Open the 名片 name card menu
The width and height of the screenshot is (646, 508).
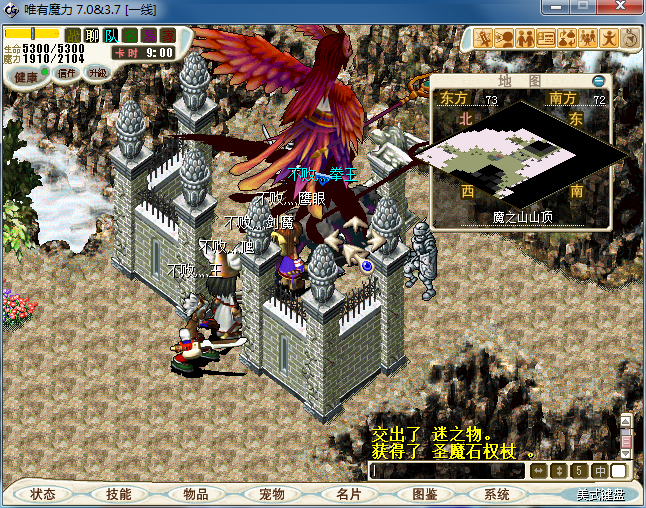(x=347, y=494)
